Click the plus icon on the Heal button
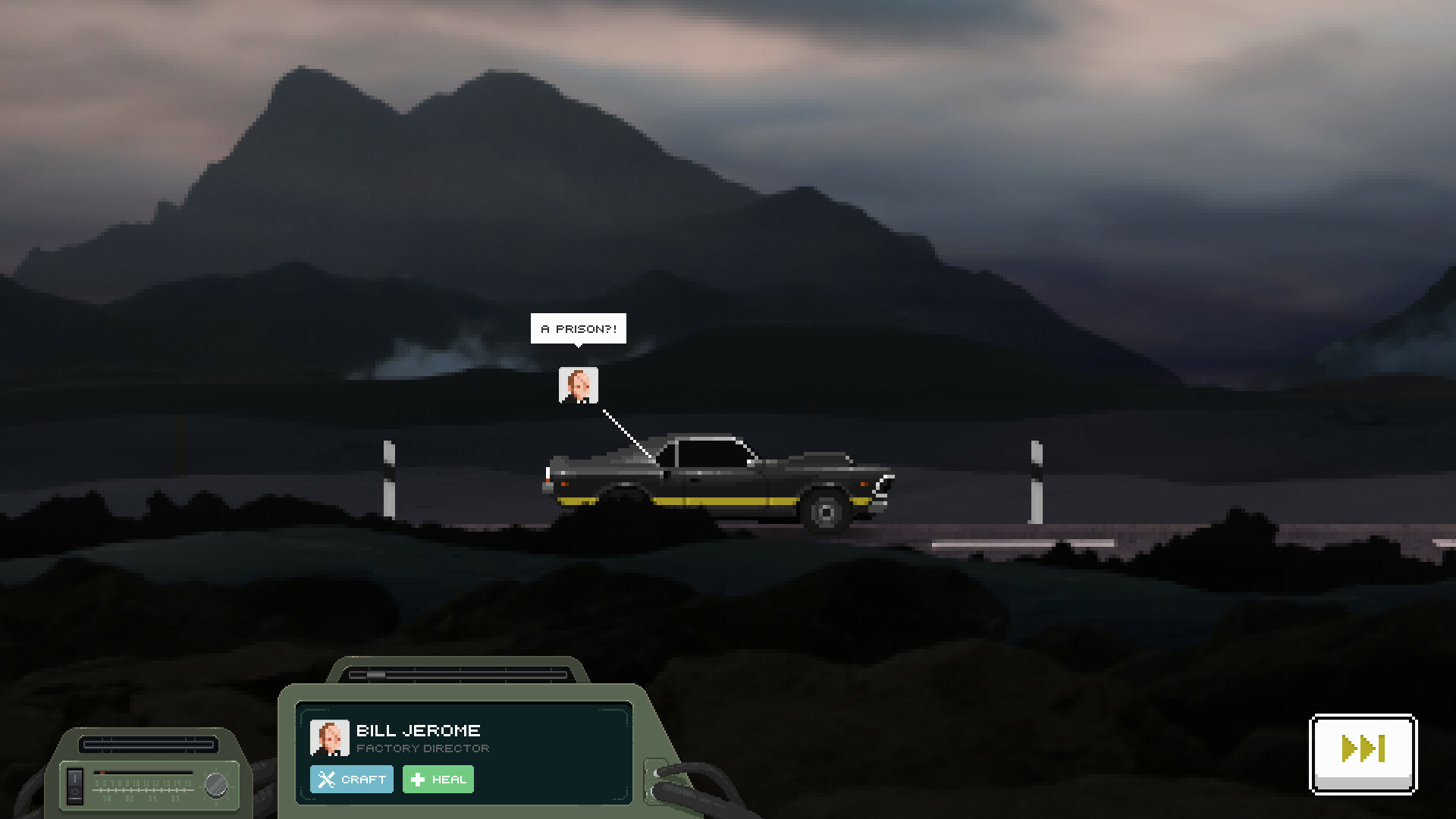 point(418,779)
